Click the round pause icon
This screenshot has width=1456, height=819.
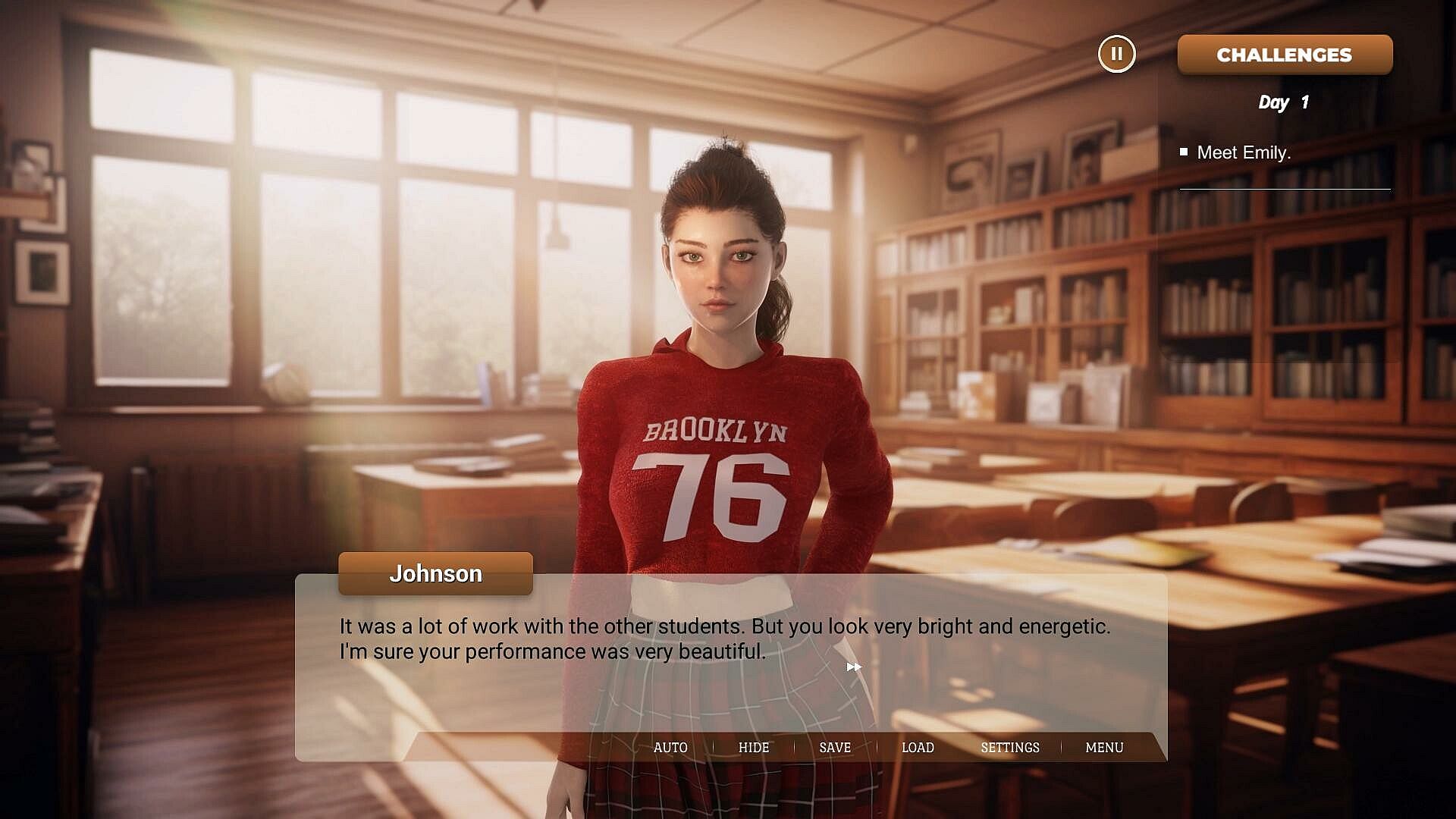tap(1116, 55)
